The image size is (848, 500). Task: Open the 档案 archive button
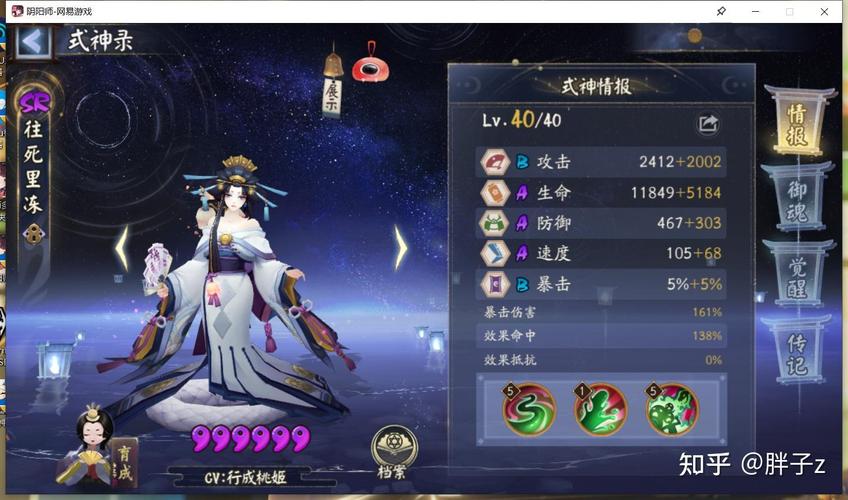click(x=394, y=453)
